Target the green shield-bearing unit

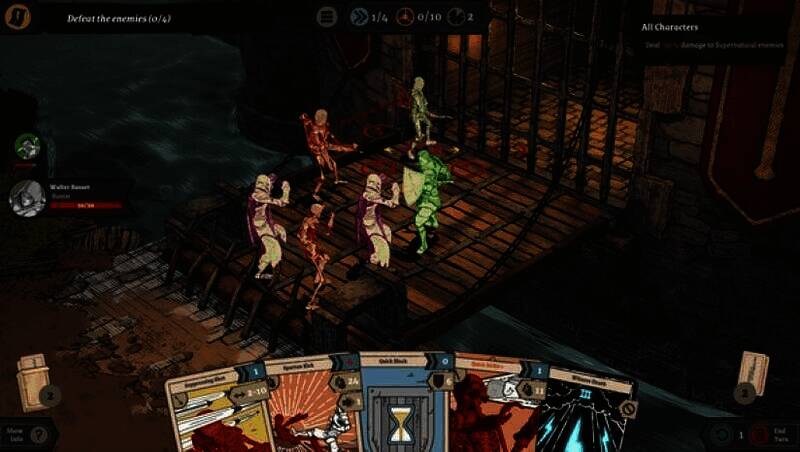click(x=427, y=202)
